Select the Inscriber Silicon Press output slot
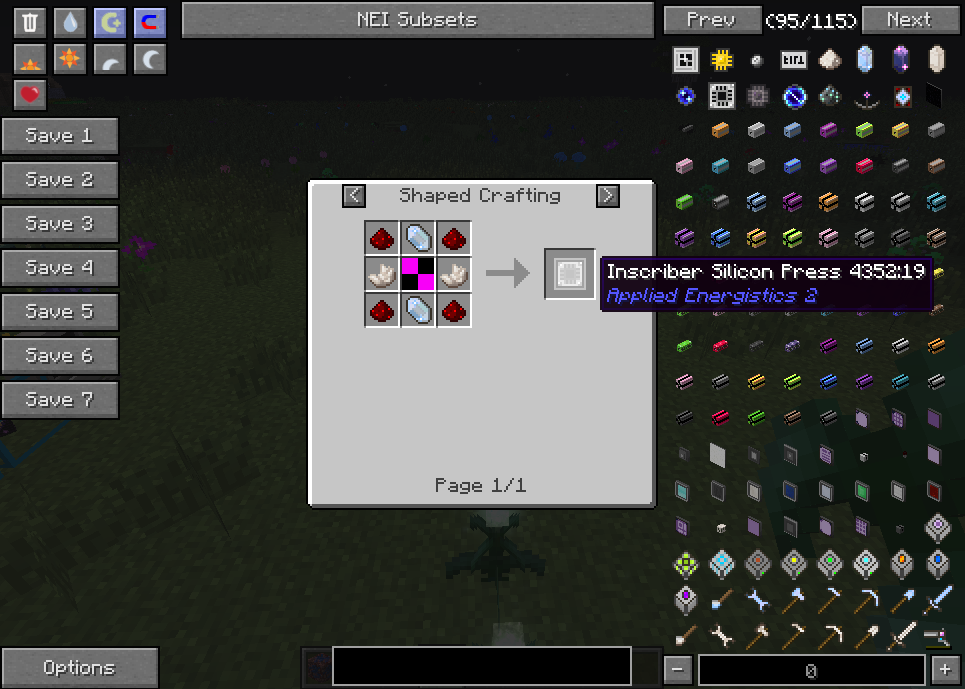The image size is (965, 689). [x=570, y=273]
